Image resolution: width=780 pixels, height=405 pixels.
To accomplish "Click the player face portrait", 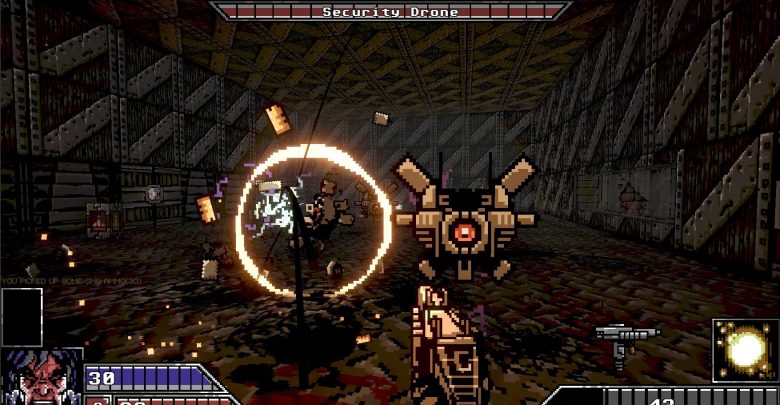I will coord(40,377).
